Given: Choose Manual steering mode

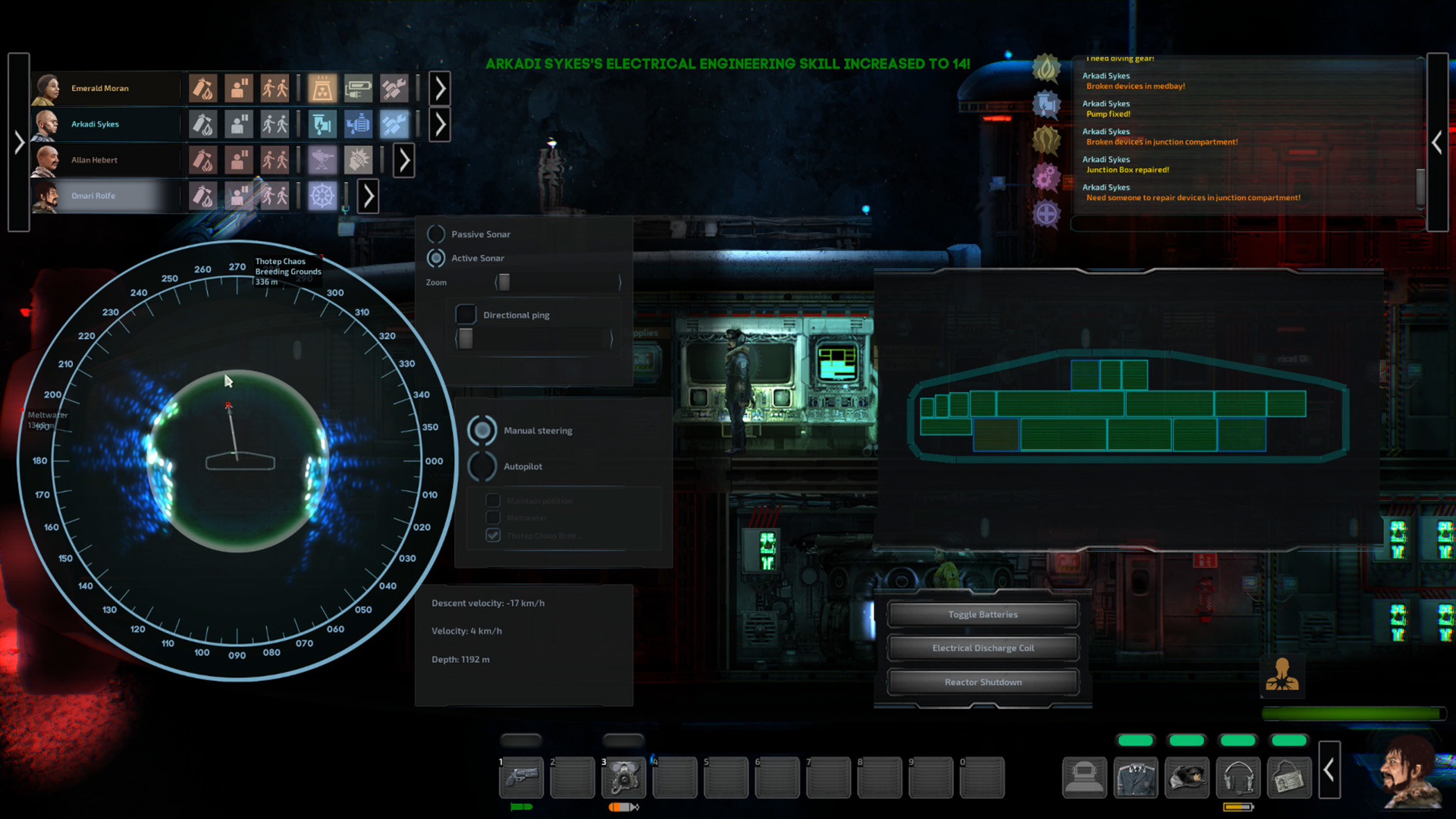Looking at the screenshot, I should 482,431.
